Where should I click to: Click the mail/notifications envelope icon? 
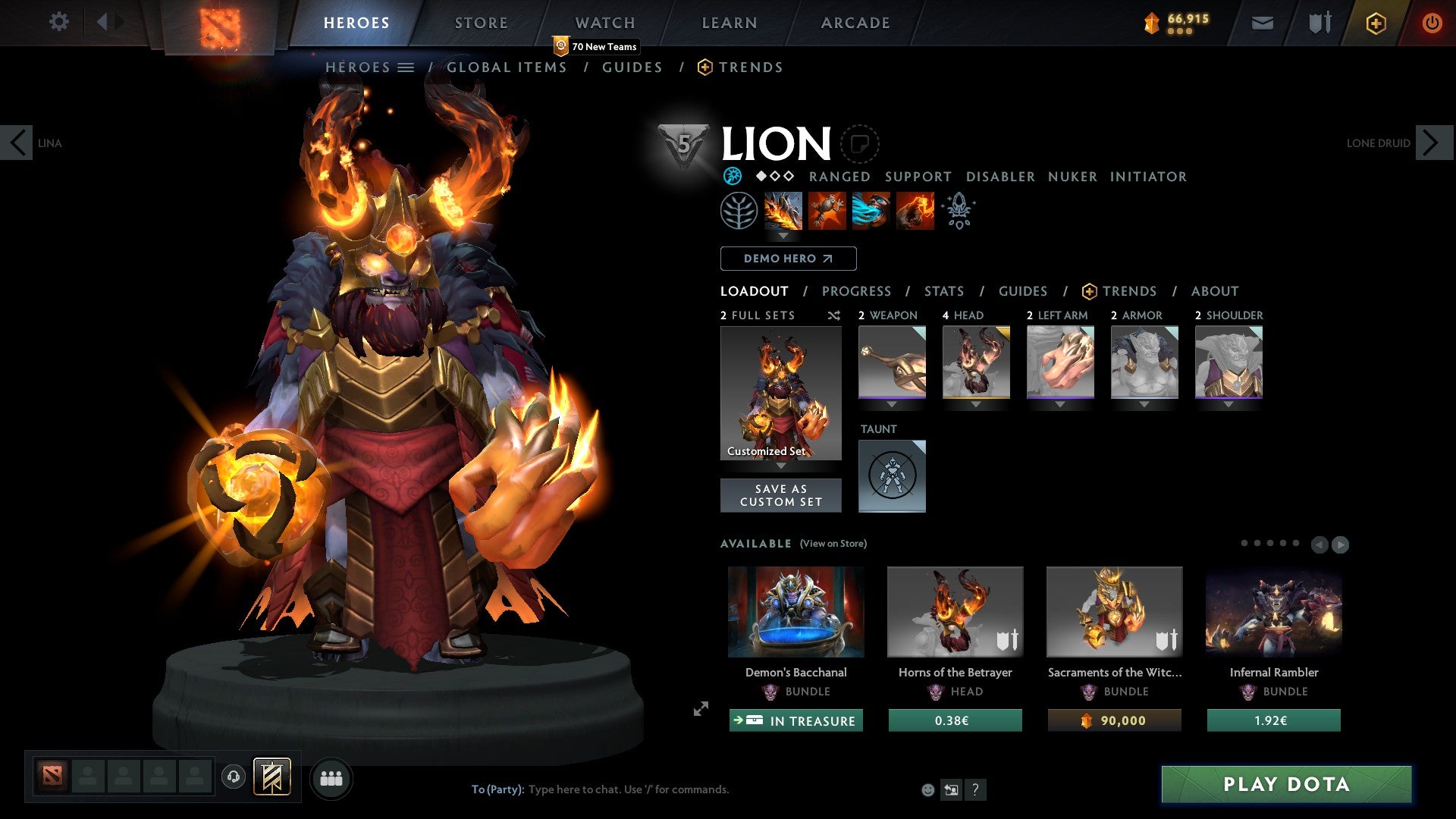(1263, 23)
